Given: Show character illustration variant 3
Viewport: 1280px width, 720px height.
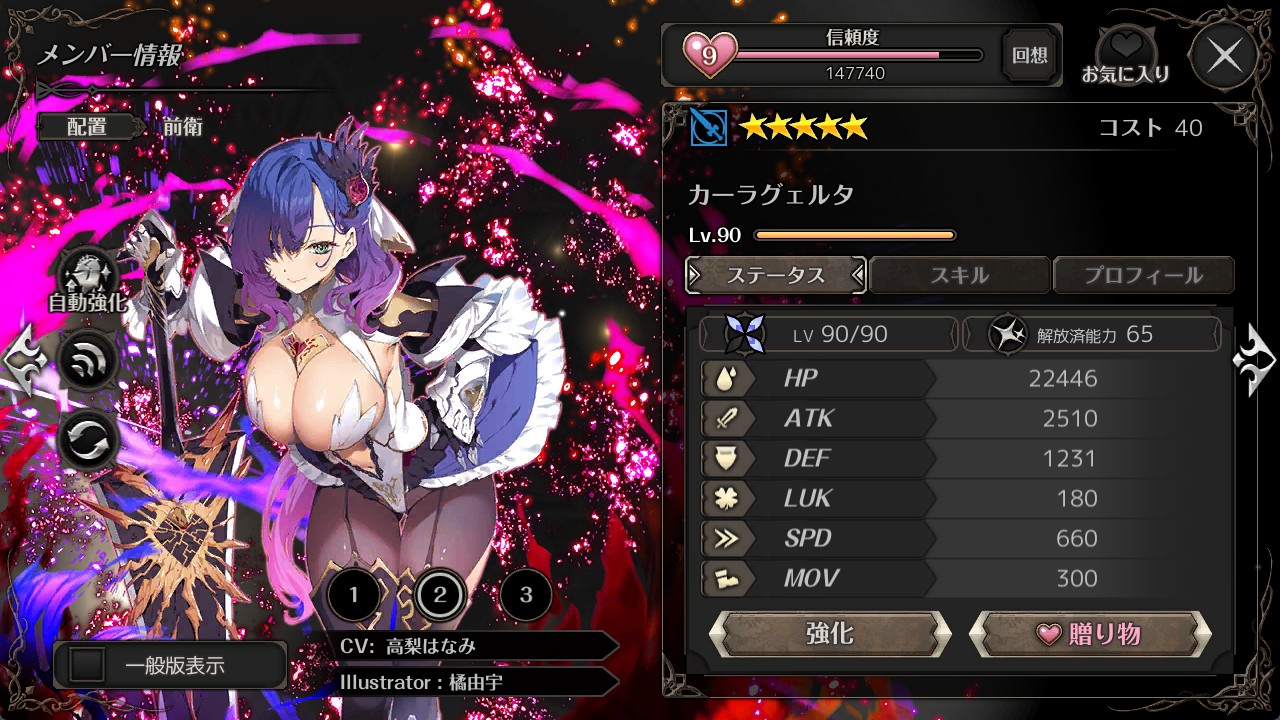Looking at the screenshot, I should 525,596.
